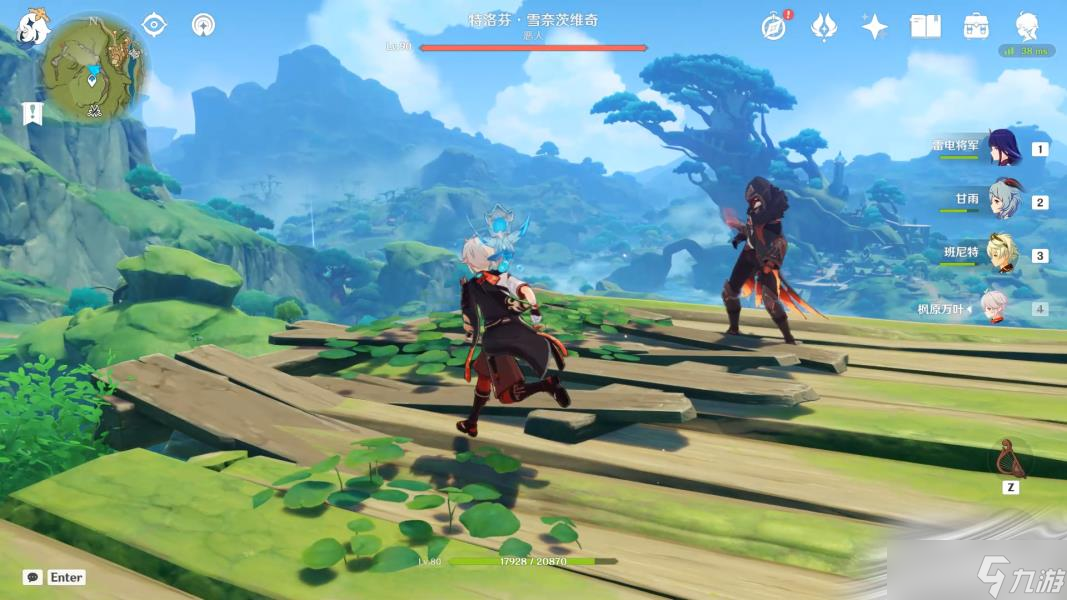Open the Wish four-pointed star icon
Image resolution: width=1067 pixels, height=600 pixels.
874,27
